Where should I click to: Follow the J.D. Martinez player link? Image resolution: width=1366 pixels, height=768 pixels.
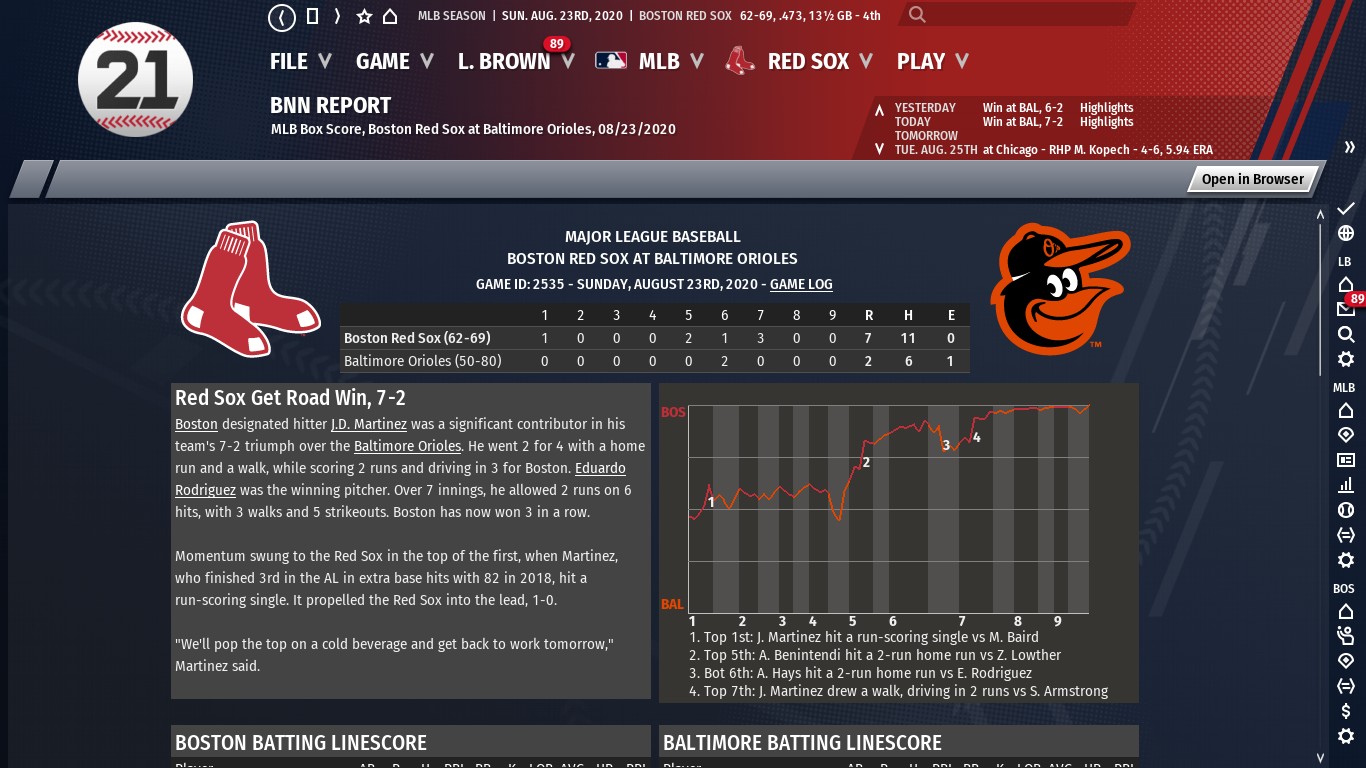369,424
